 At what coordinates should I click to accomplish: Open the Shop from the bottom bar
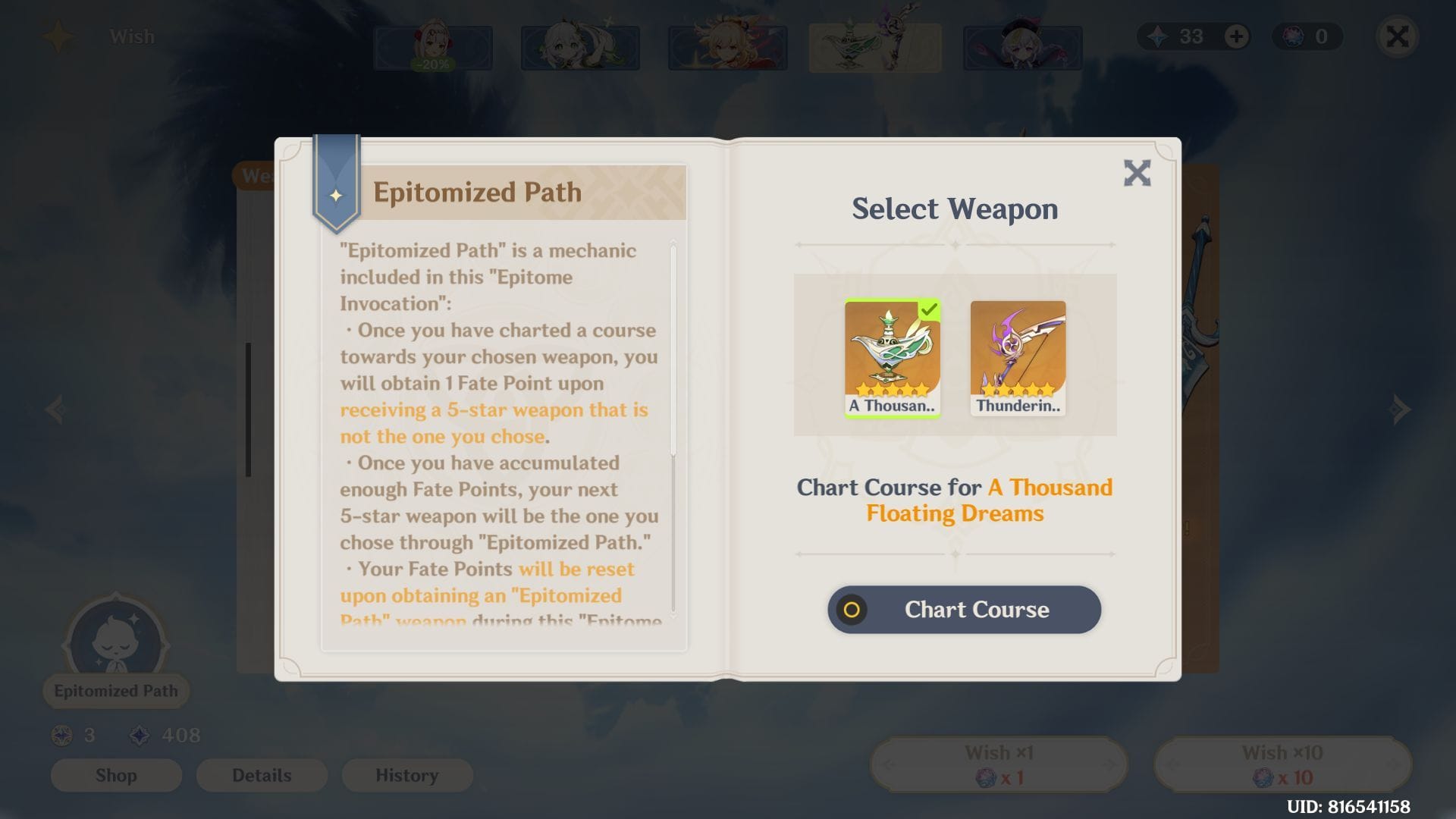coord(116,775)
